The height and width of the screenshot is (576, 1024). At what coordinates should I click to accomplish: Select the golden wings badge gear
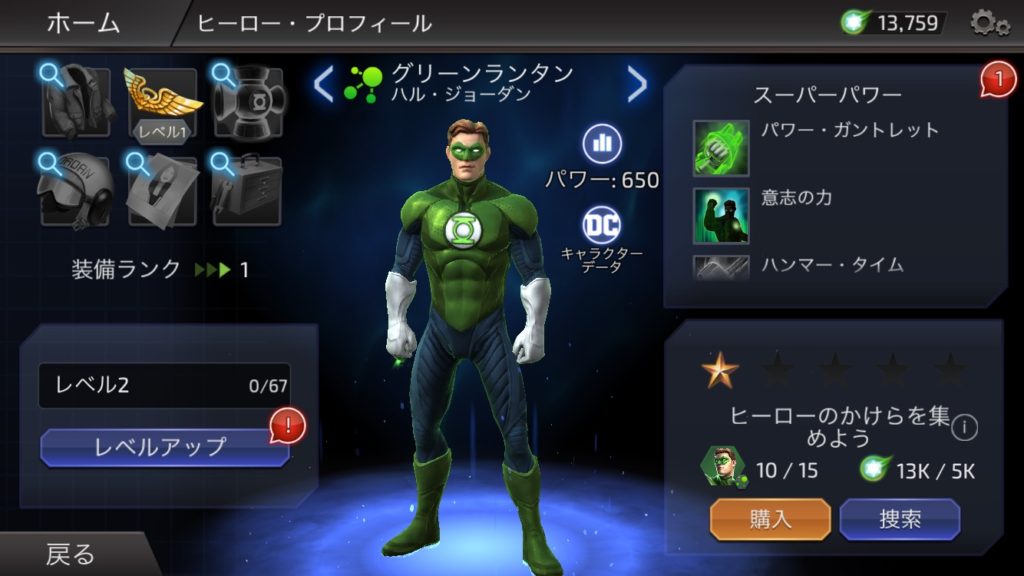click(x=162, y=101)
